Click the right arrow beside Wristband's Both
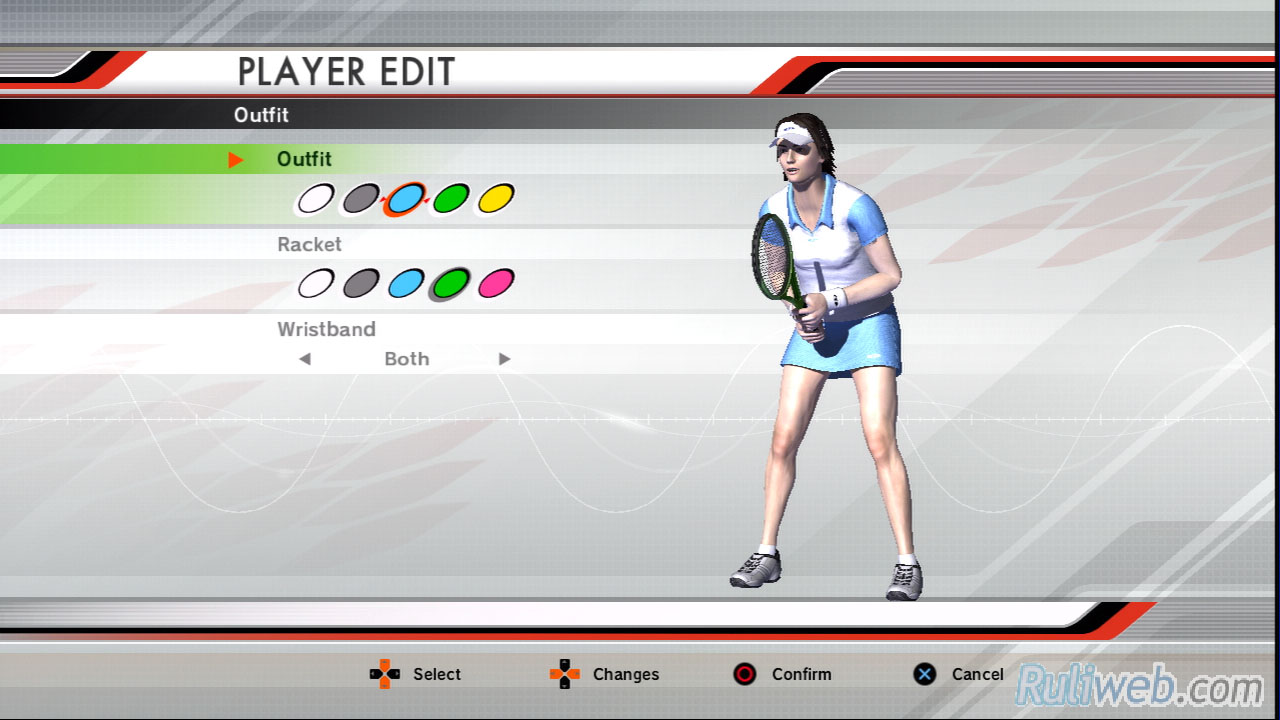This screenshot has width=1280, height=720. 505,359
